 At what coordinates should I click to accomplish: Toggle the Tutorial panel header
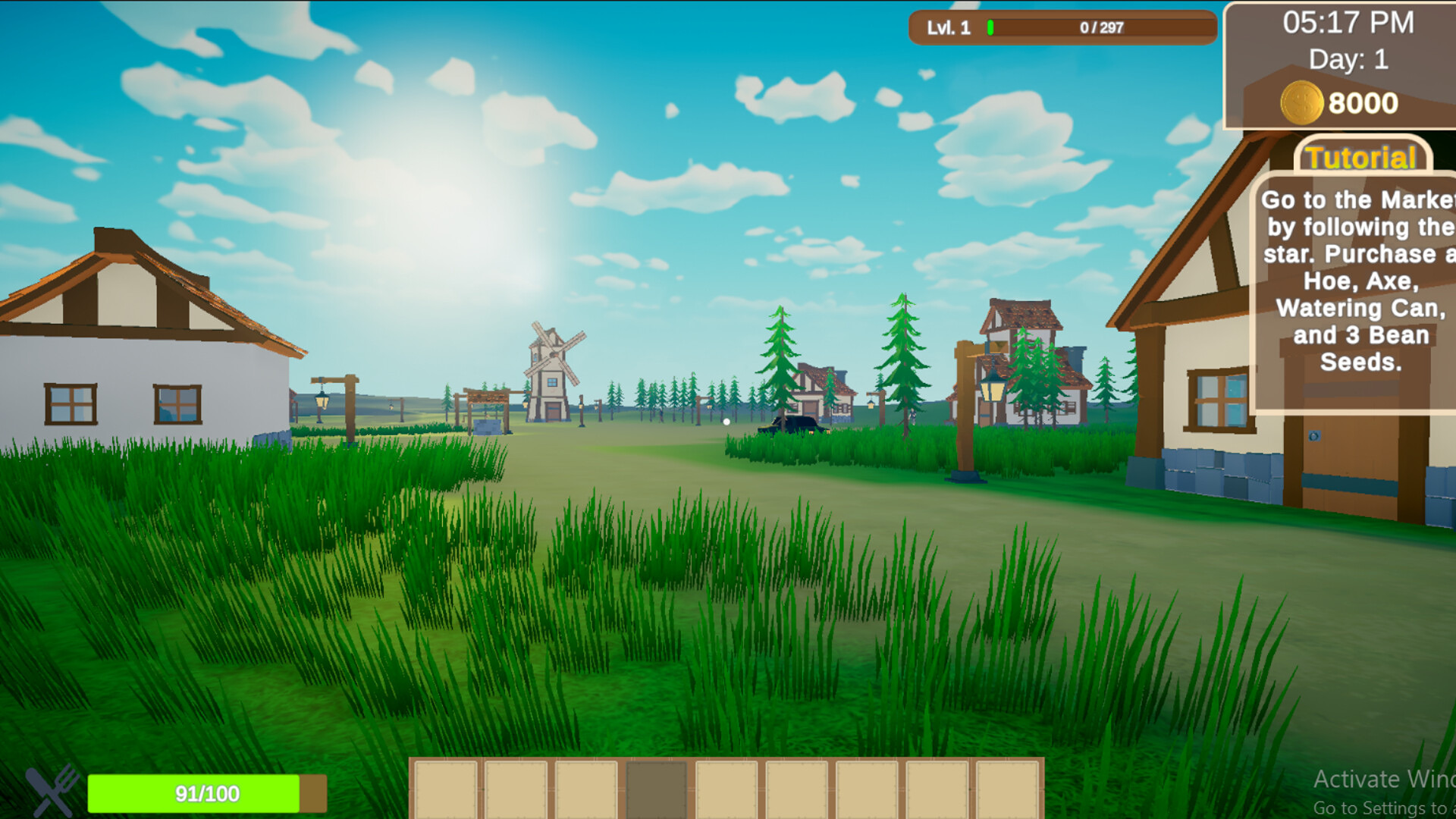[1360, 158]
